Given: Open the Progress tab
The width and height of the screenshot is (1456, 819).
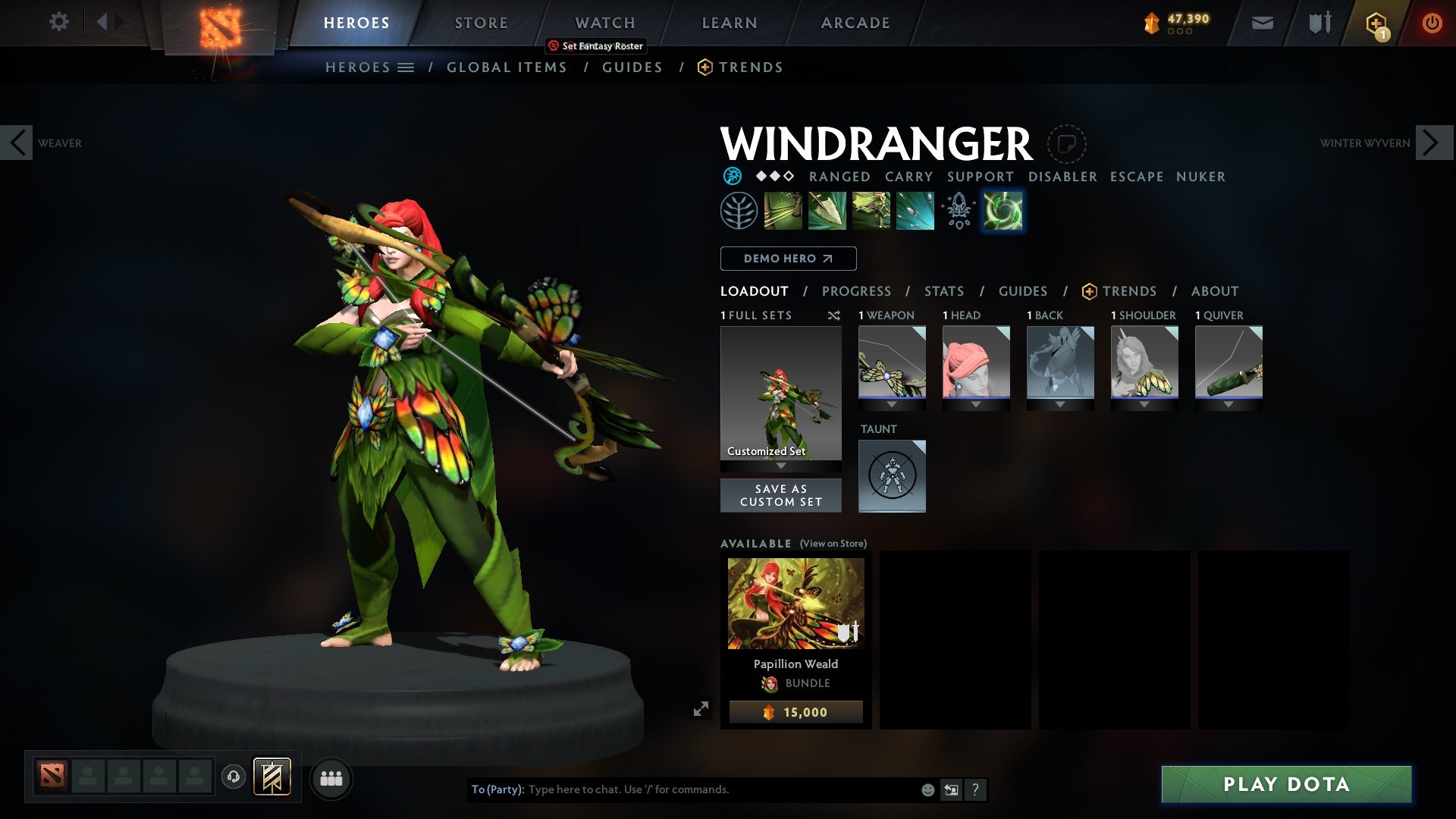Looking at the screenshot, I should (857, 291).
